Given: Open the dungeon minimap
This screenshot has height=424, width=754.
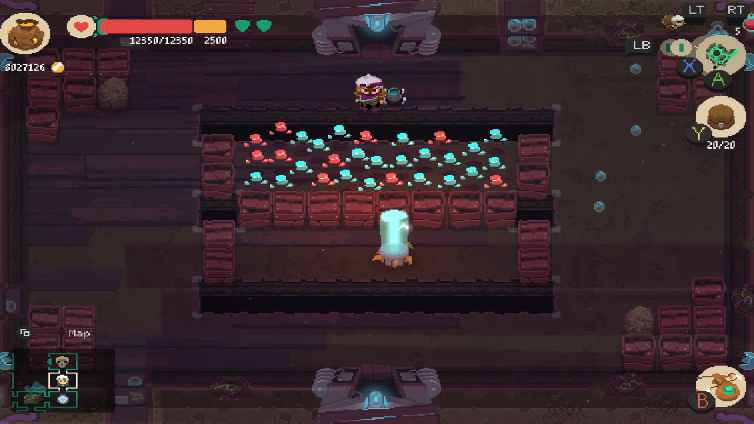Looking at the screenshot, I should [x=62, y=380].
